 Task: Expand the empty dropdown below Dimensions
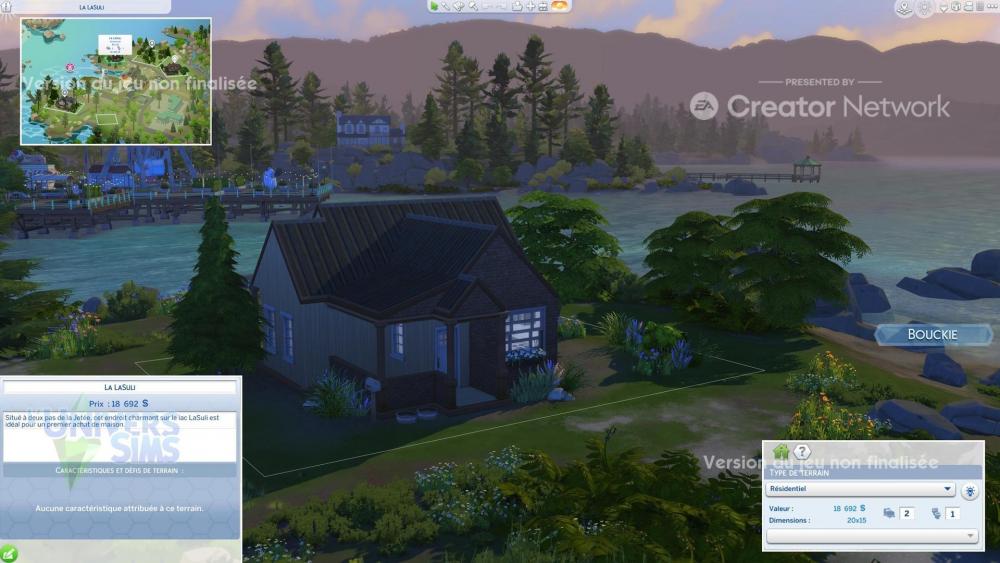[x=872, y=536]
